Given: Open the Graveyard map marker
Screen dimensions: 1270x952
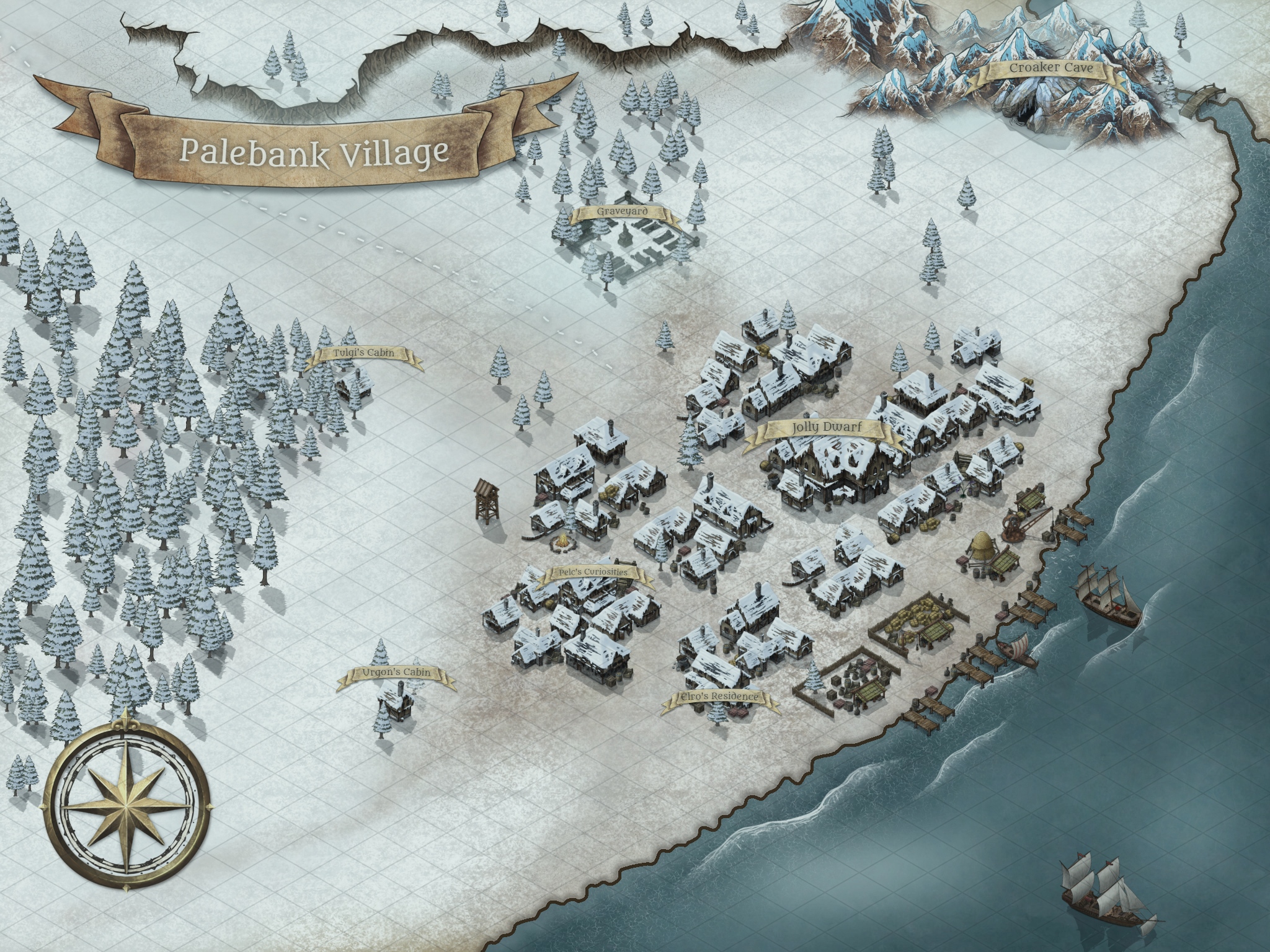Looking at the screenshot, I should point(622,212).
